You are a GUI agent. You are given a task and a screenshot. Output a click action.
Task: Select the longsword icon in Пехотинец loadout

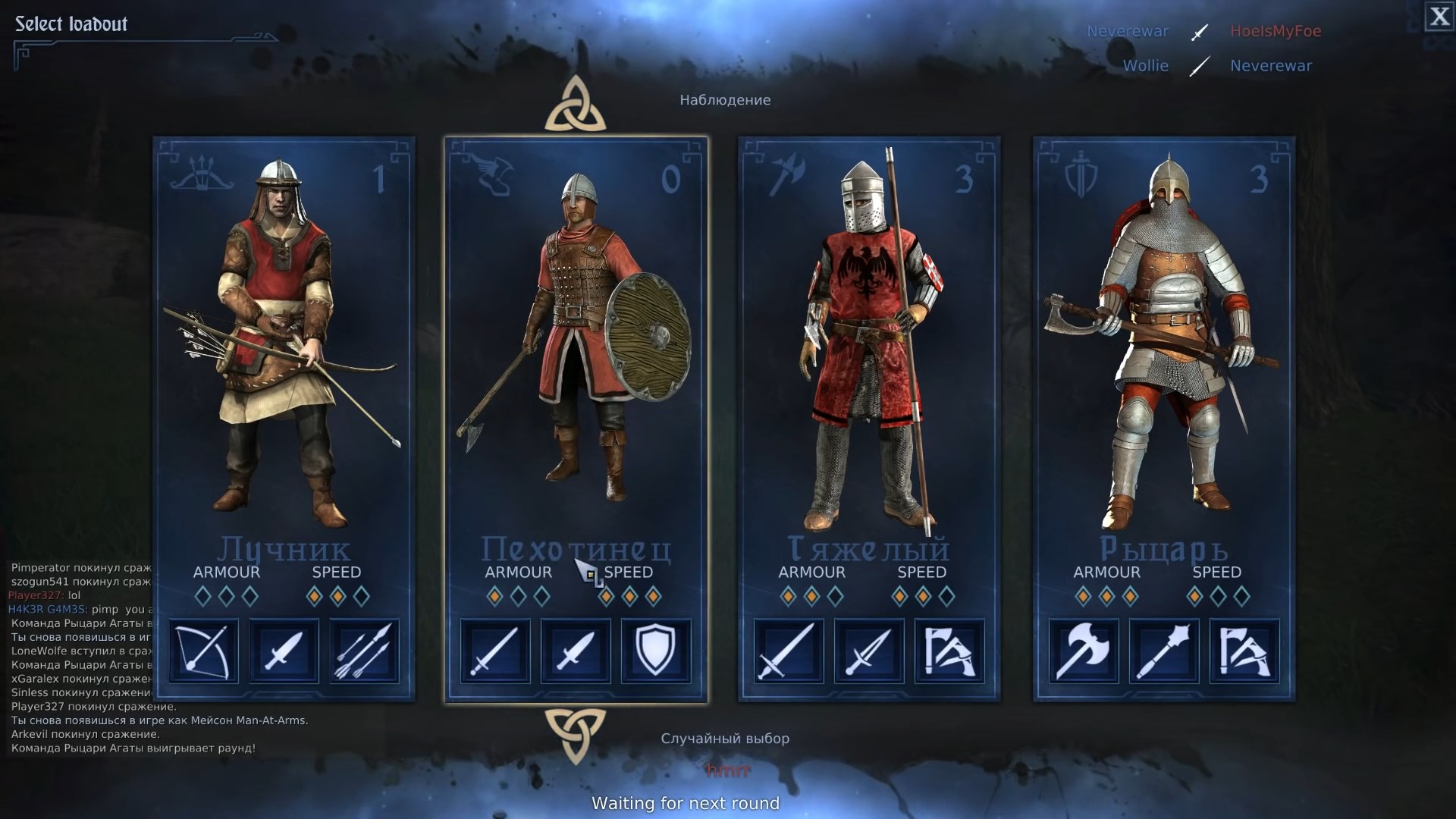(x=494, y=651)
